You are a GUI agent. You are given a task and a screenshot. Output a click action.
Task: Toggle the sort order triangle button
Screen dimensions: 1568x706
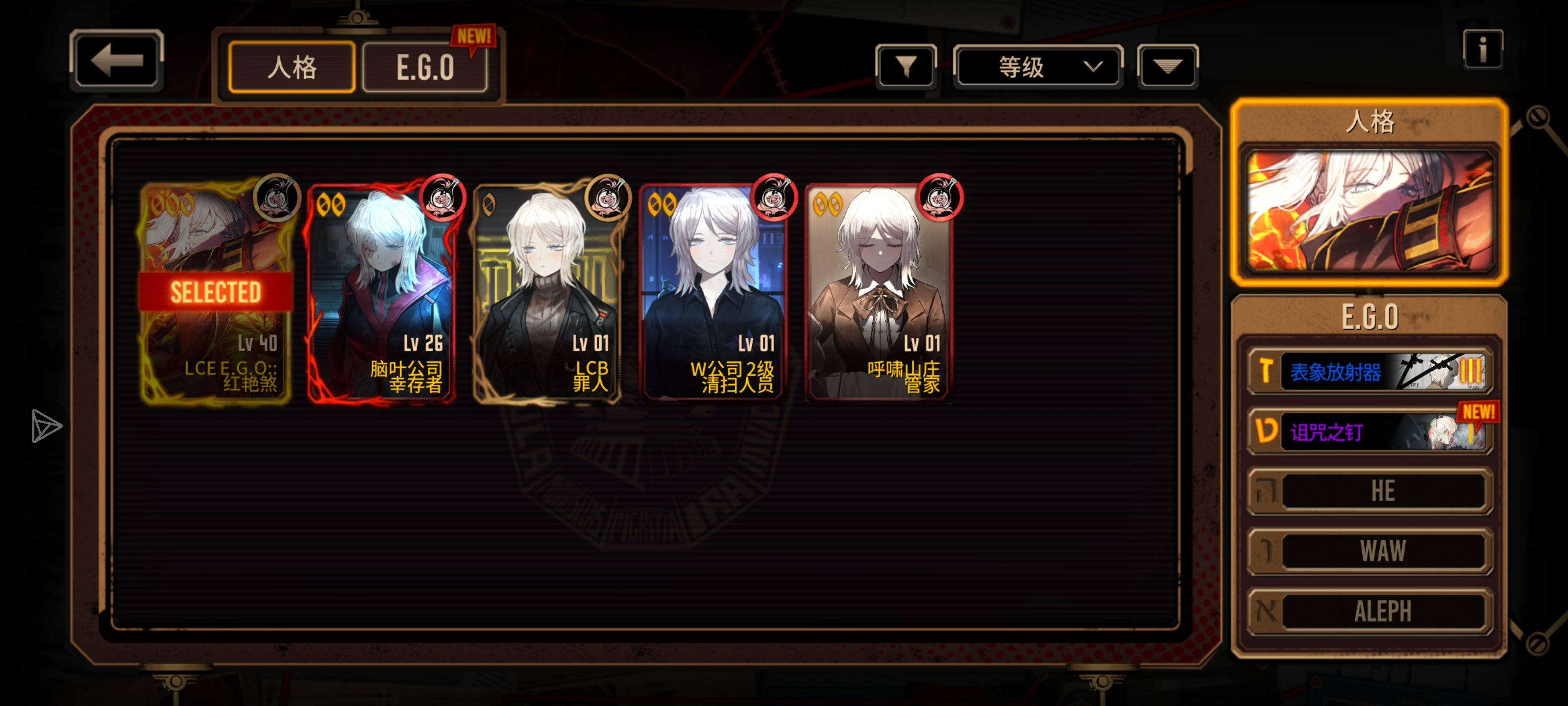point(1167,66)
